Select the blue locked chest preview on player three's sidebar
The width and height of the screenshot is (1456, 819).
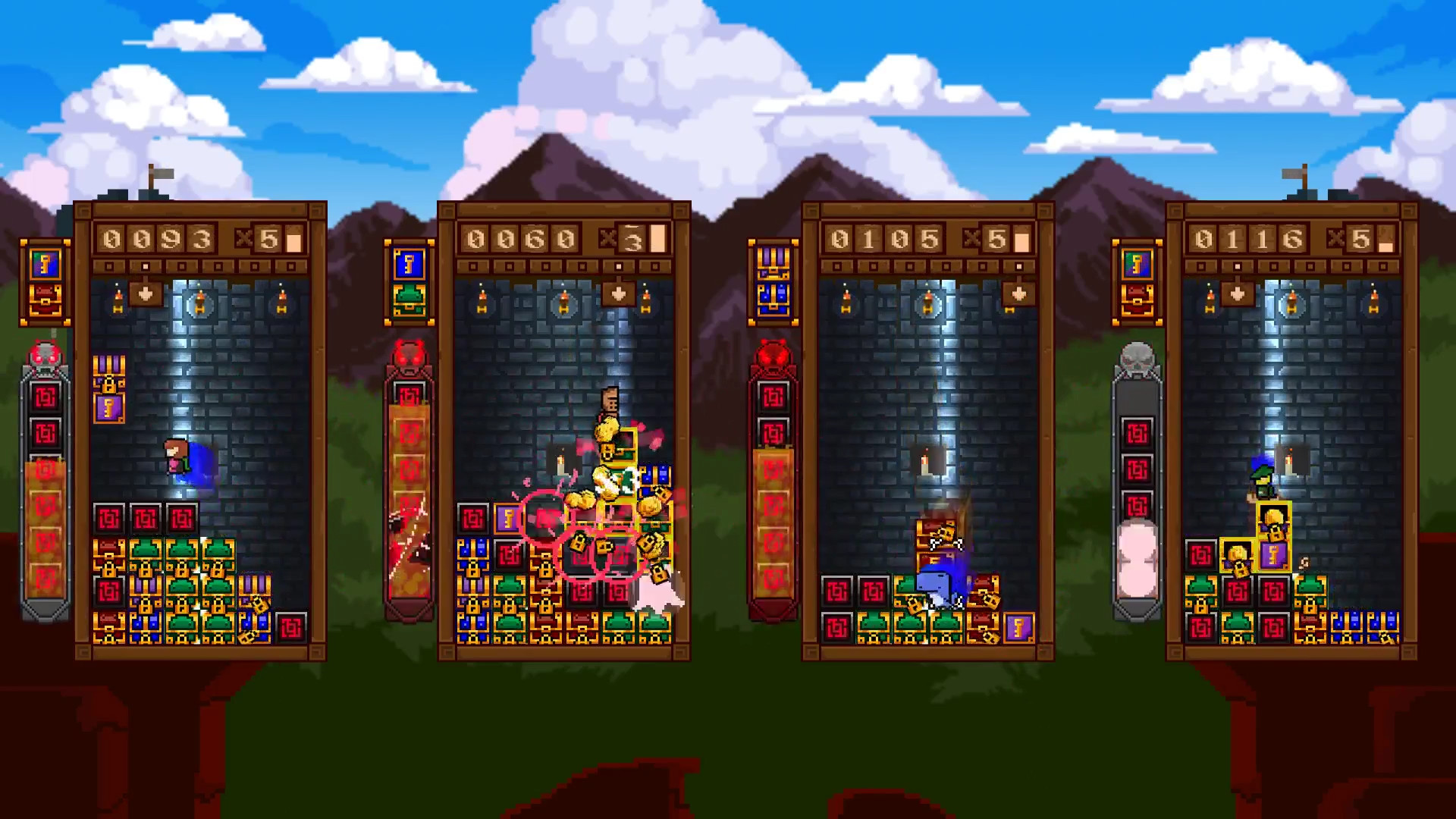(773, 297)
